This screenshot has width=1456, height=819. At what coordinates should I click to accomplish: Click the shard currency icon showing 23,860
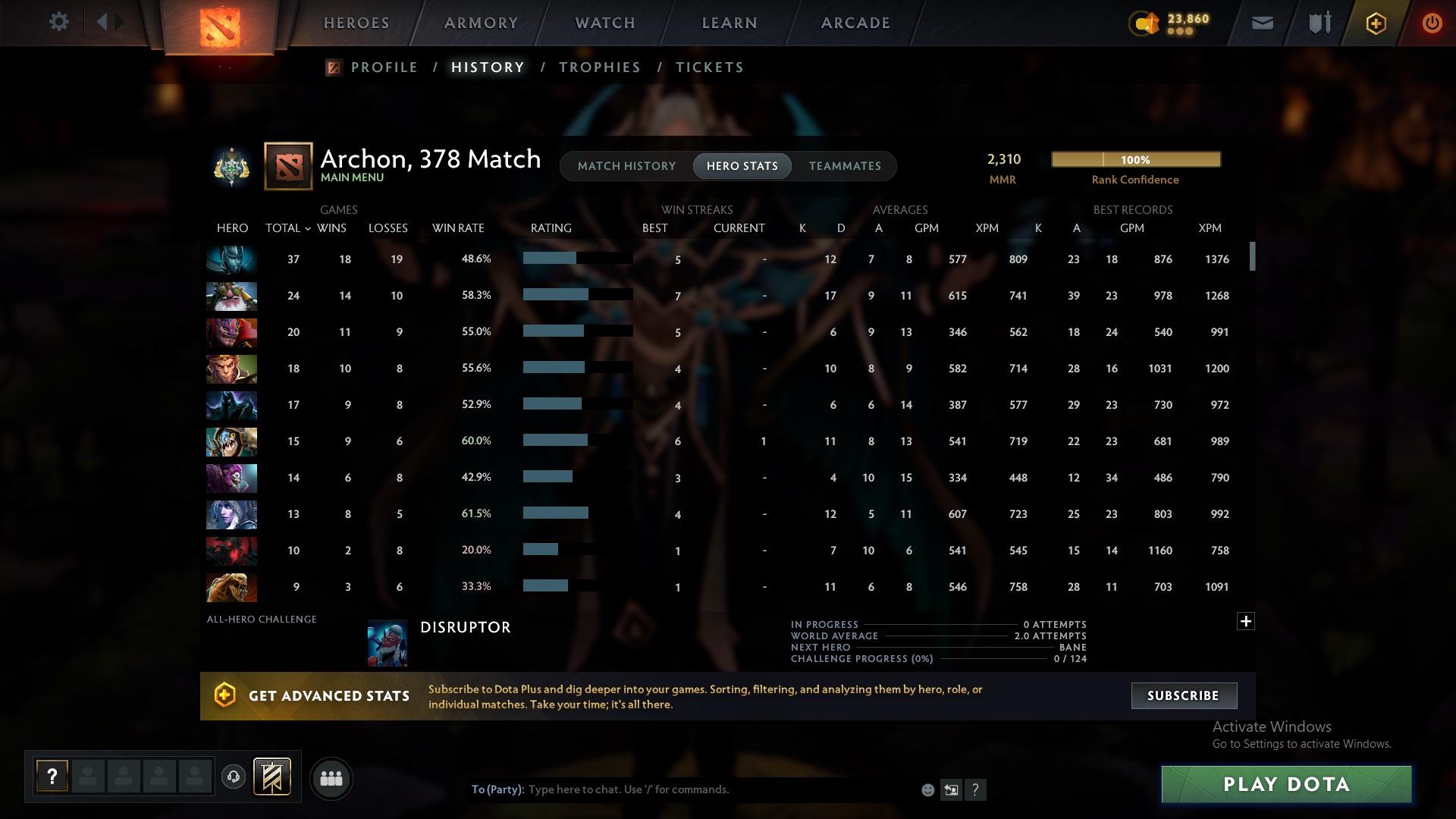(x=1144, y=24)
